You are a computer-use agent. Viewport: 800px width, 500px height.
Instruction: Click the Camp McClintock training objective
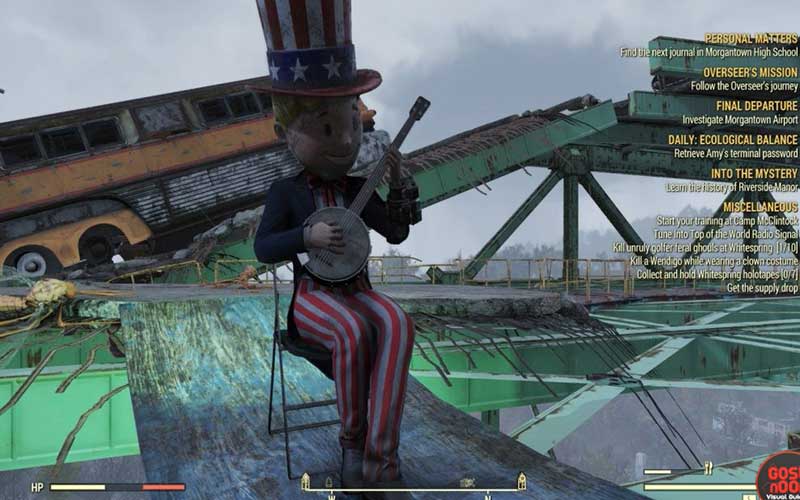[x=726, y=220]
